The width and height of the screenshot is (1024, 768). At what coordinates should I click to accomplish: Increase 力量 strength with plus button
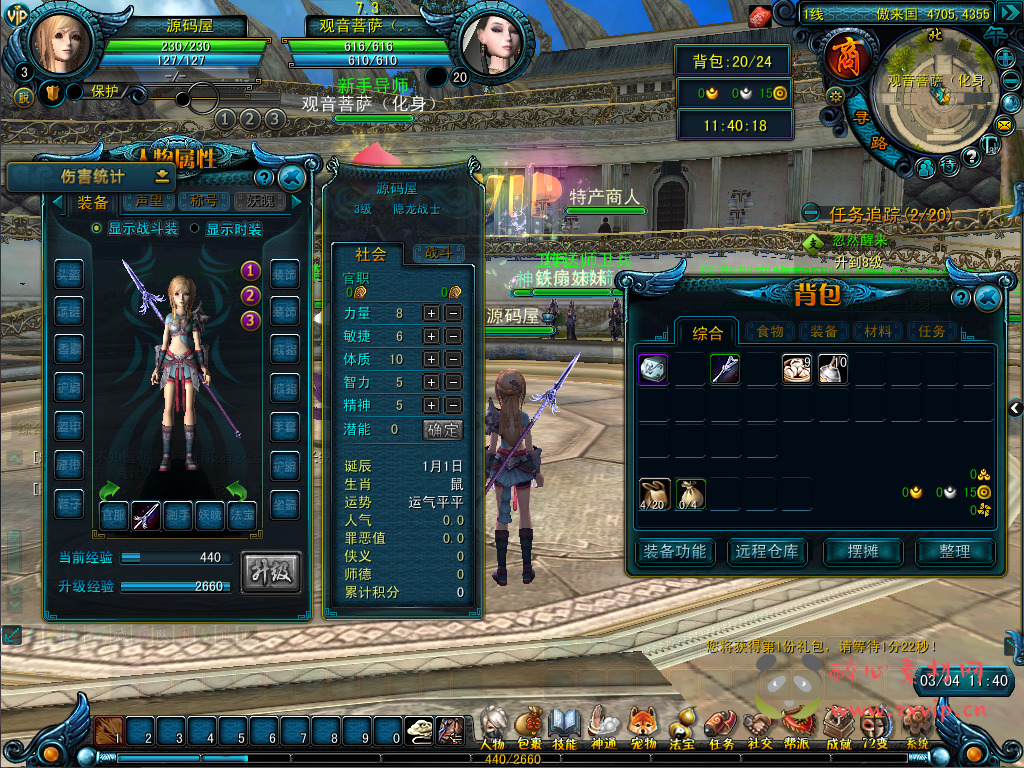click(x=430, y=313)
